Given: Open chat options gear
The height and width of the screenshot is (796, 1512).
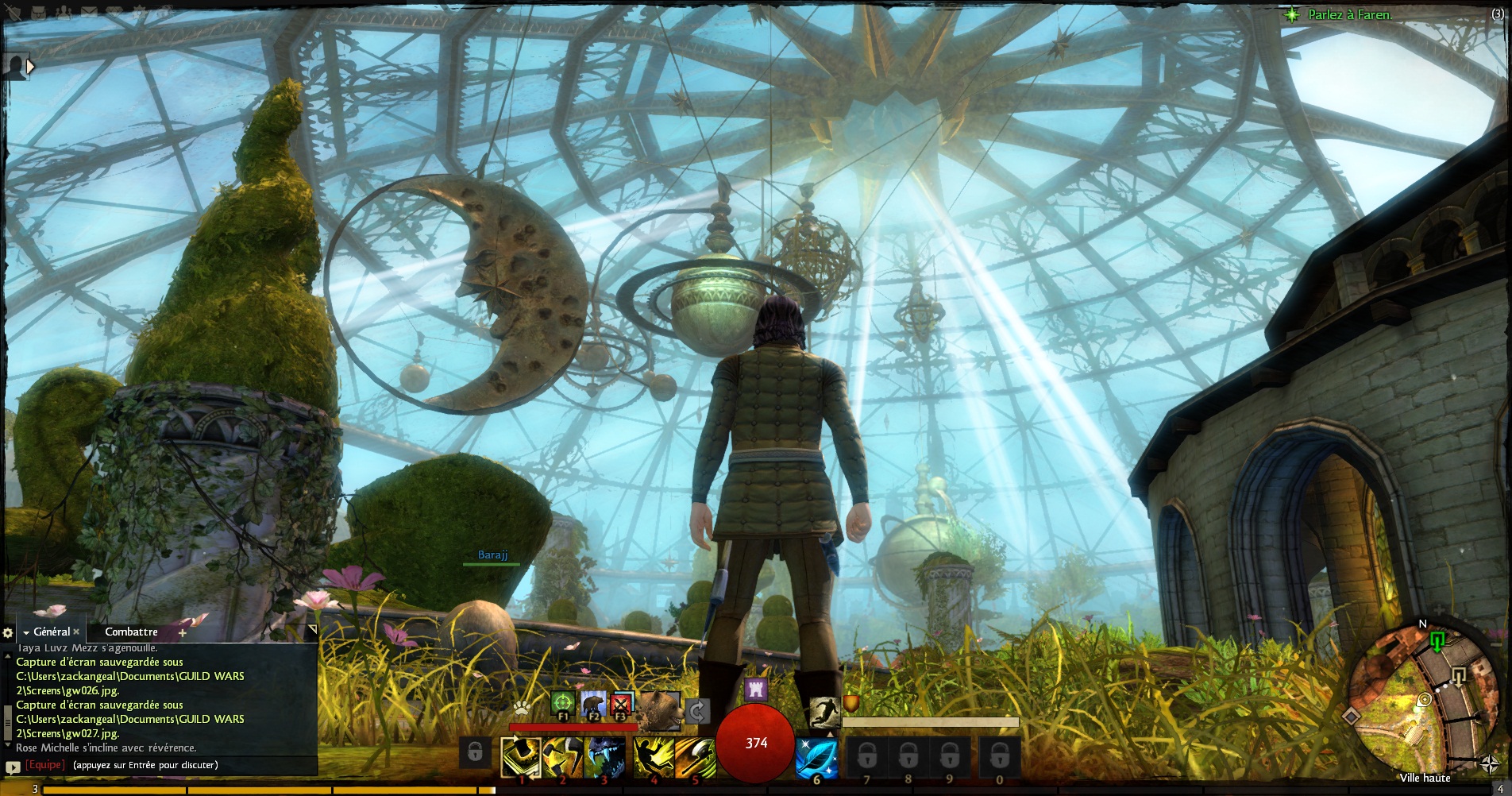Looking at the screenshot, I should (8, 632).
